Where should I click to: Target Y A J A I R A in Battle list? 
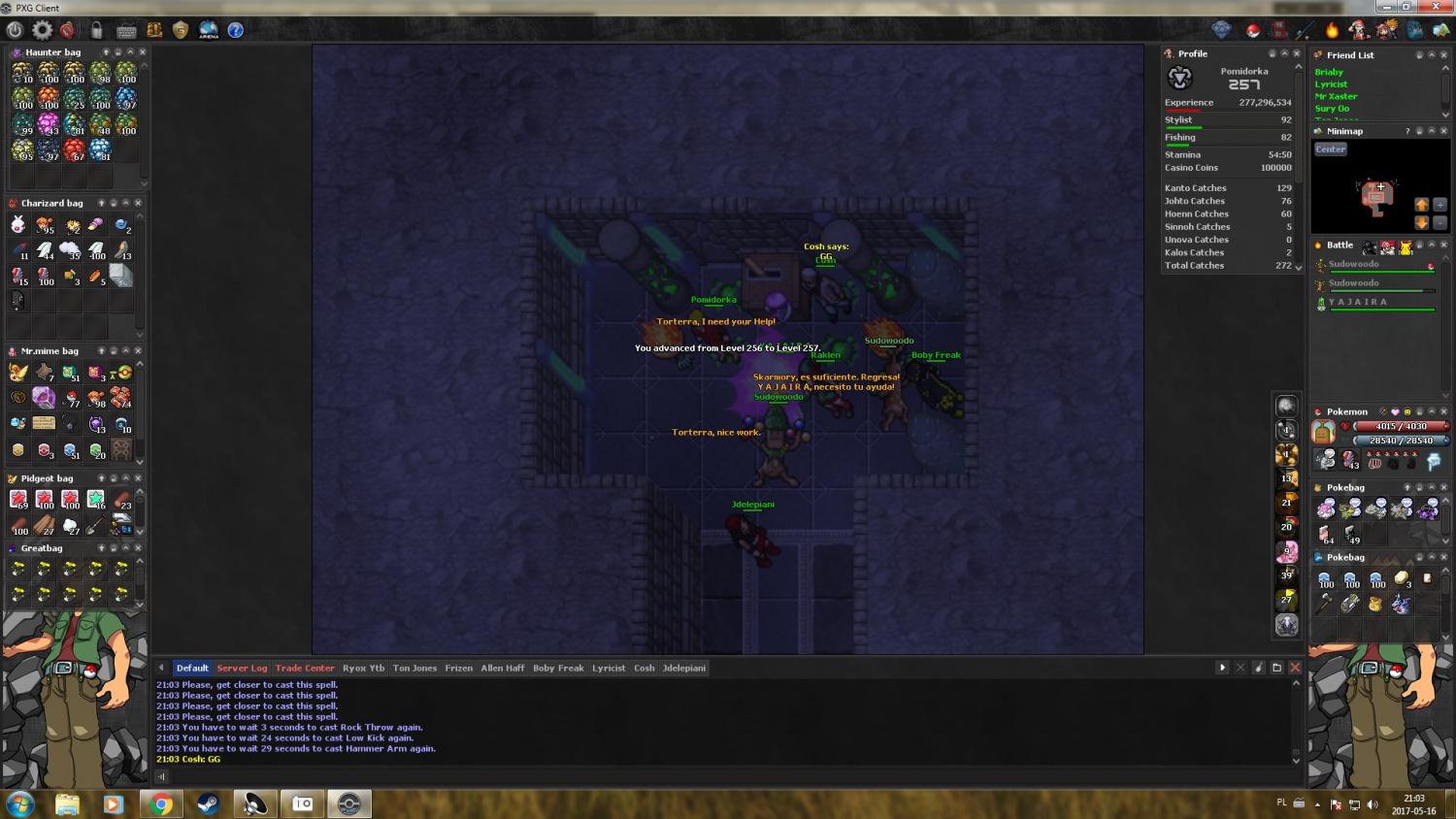pos(1358,302)
